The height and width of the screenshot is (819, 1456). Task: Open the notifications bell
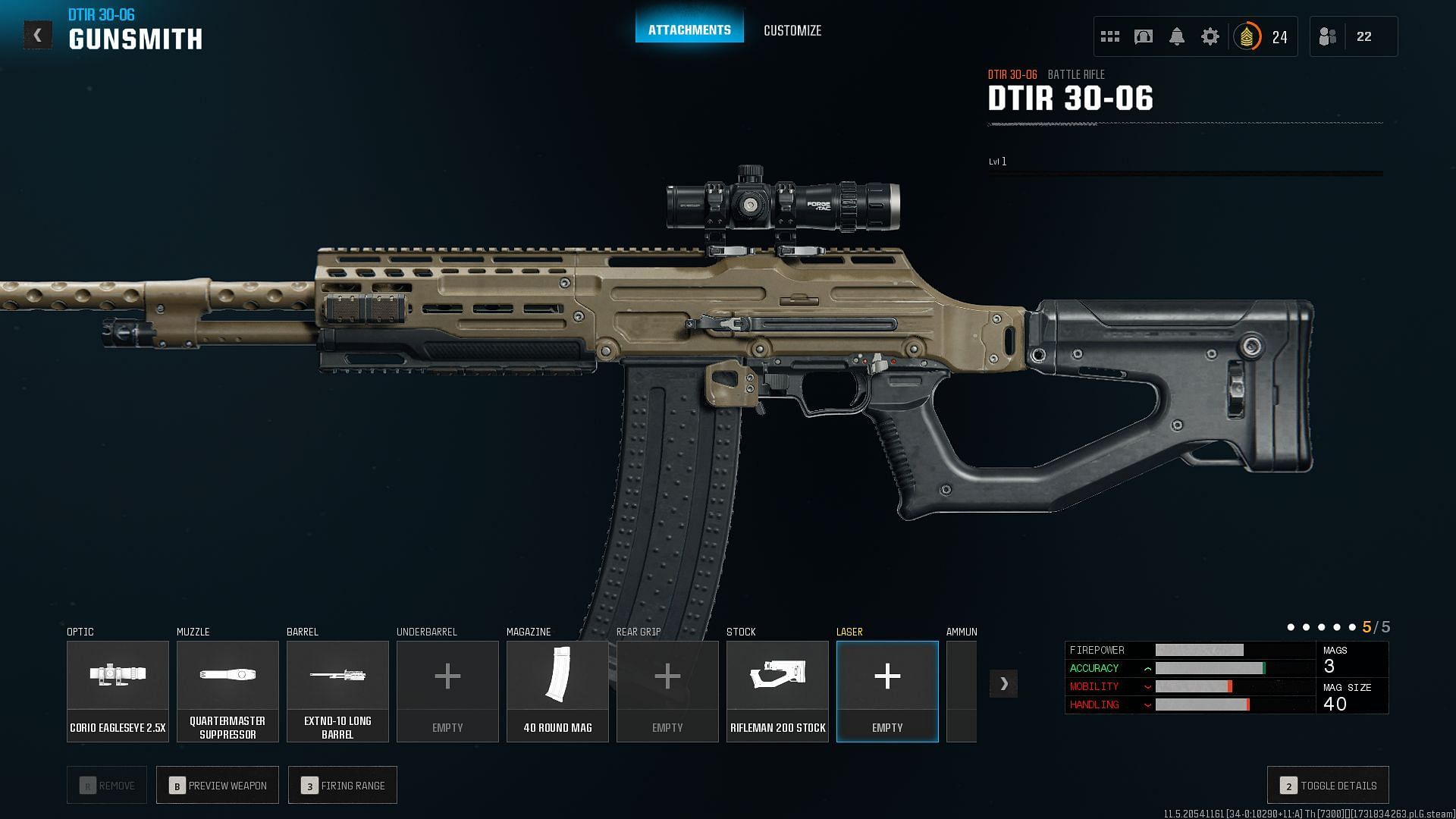click(x=1177, y=36)
